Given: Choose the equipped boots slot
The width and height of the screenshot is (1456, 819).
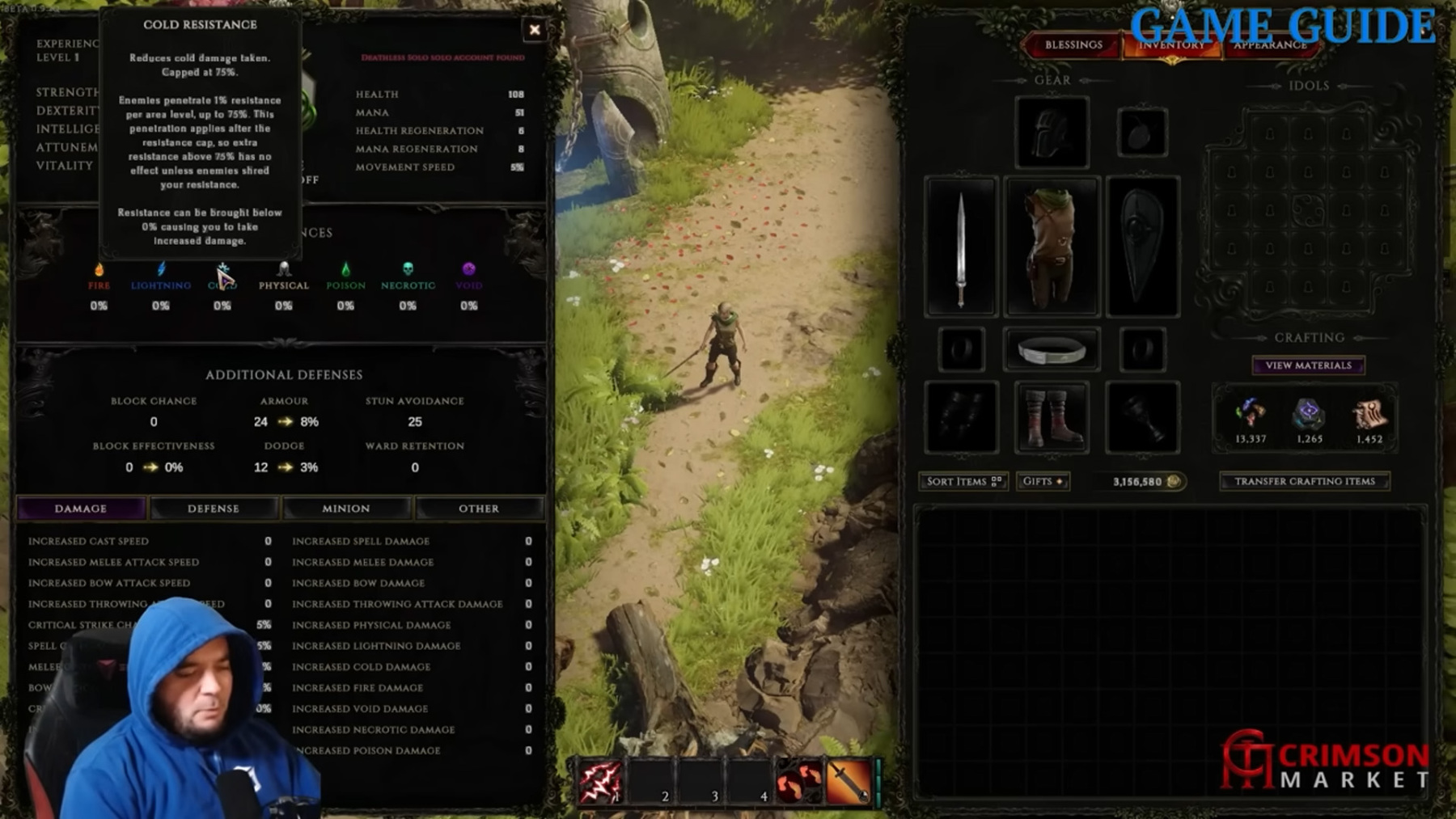Looking at the screenshot, I should tap(1052, 417).
